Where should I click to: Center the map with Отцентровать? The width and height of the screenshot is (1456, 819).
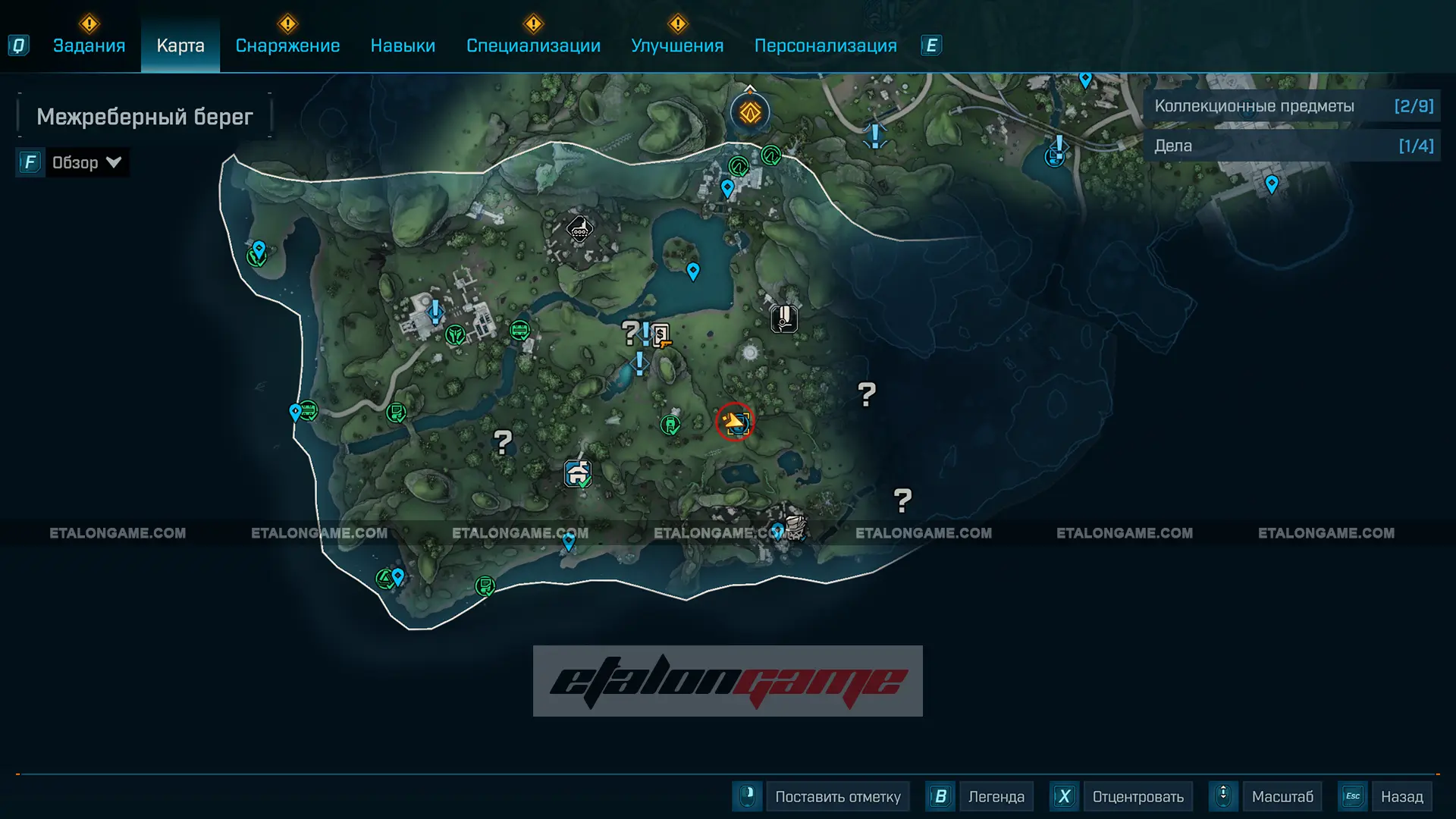click(x=1137, y=796)
